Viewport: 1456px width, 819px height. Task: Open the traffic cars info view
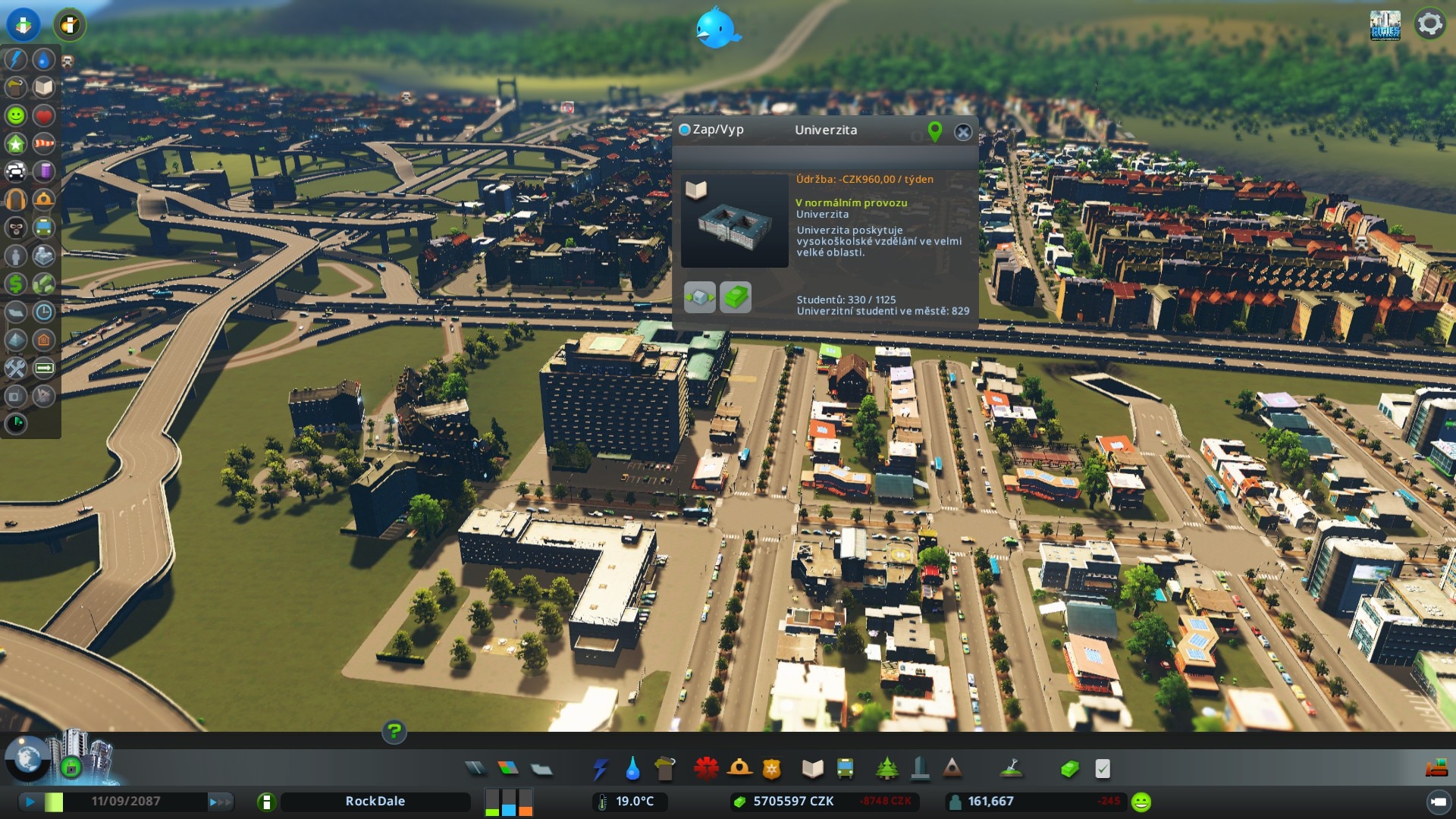point(16,171)
